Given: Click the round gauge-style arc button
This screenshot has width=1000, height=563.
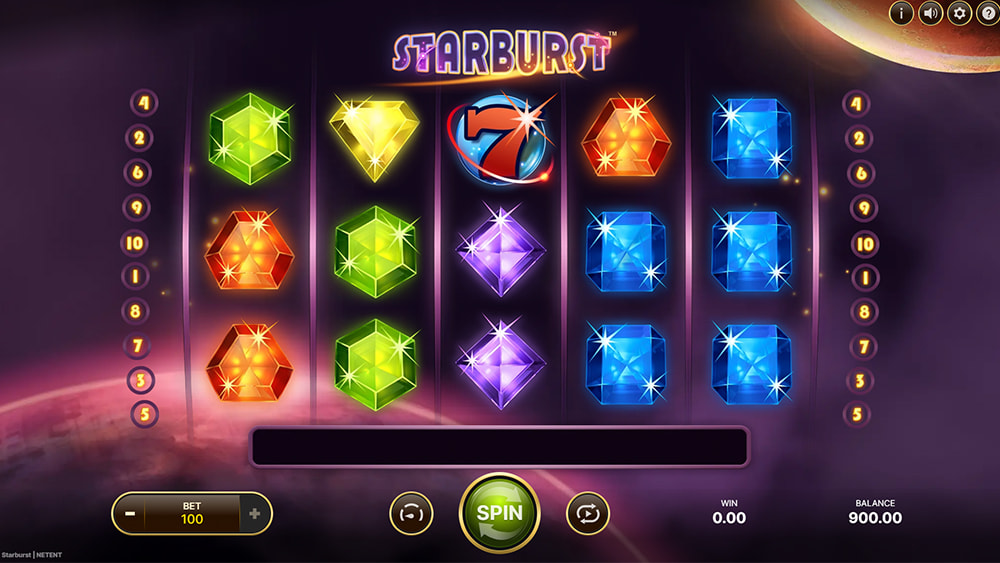Looking at the screenshot, I should 411,513.
